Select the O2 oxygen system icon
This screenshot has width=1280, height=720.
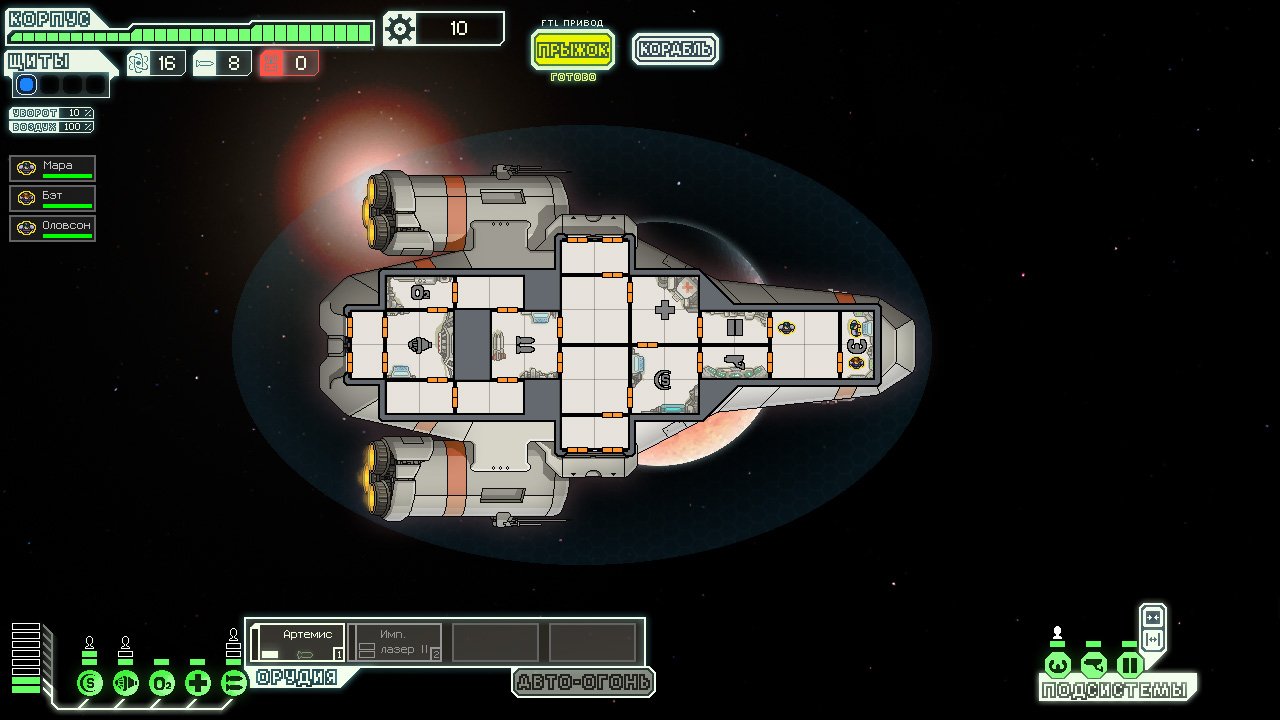(162, 682)
